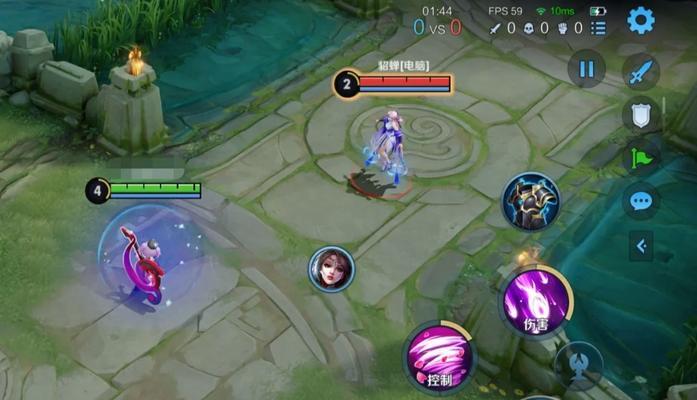Activate the armor equipment skill icon
Viewport: 697px width, 400px height.
coord(531,201)
